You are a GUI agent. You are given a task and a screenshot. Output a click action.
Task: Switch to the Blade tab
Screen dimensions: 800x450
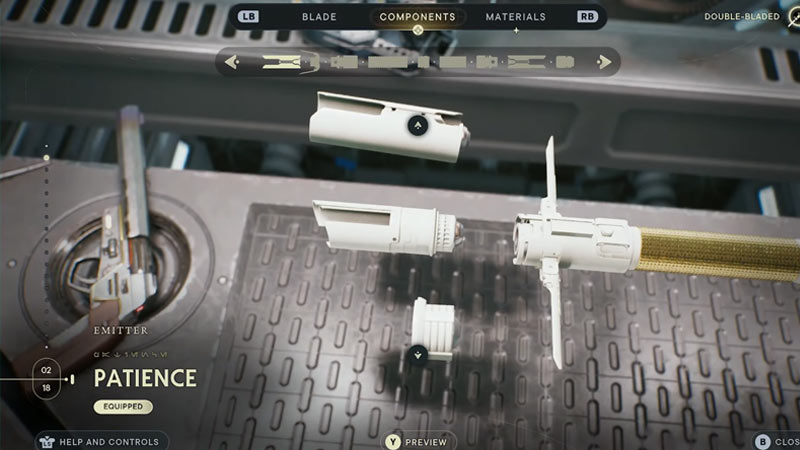319,17
